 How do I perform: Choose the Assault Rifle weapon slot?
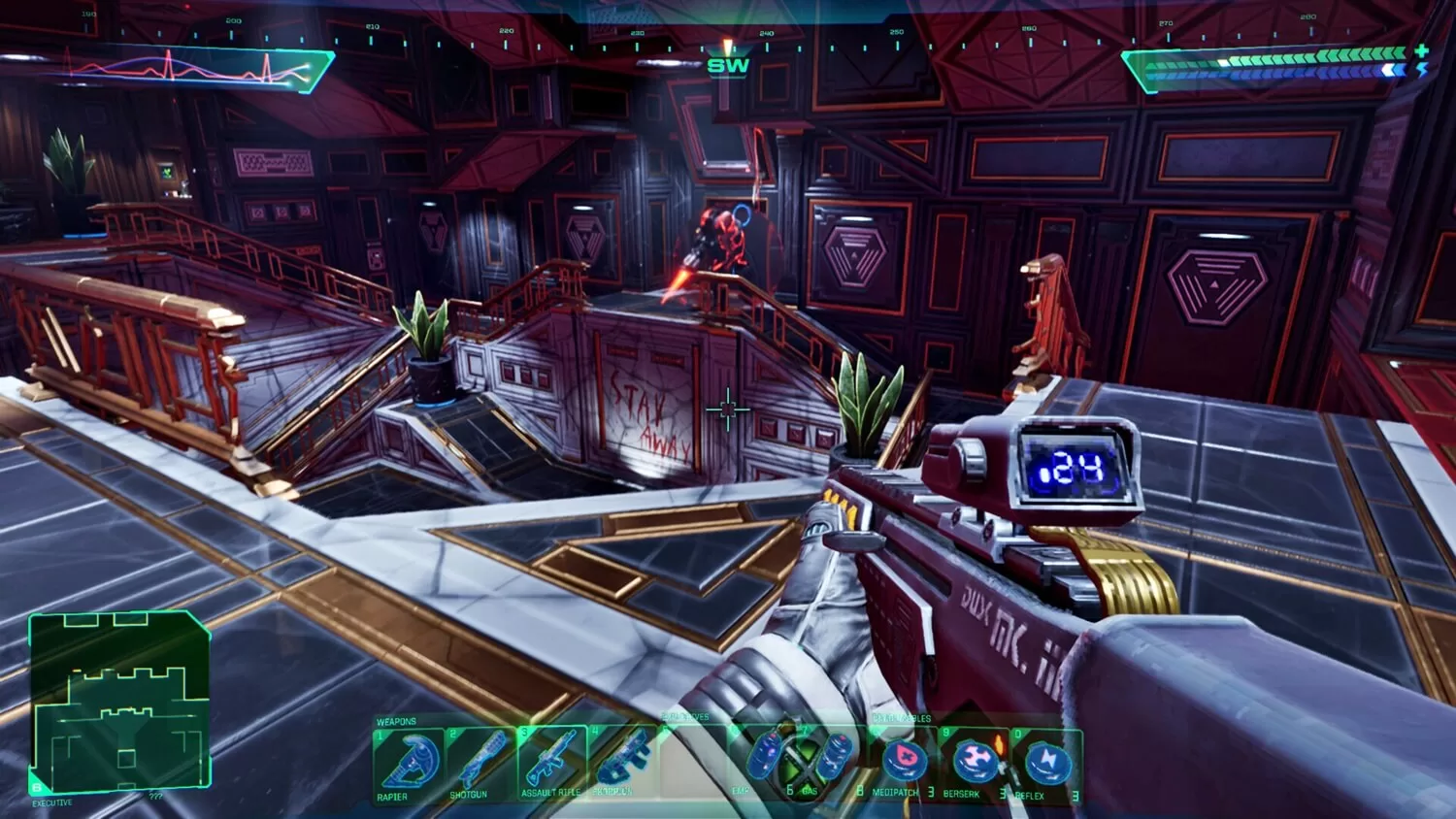[x=551, y=762]
